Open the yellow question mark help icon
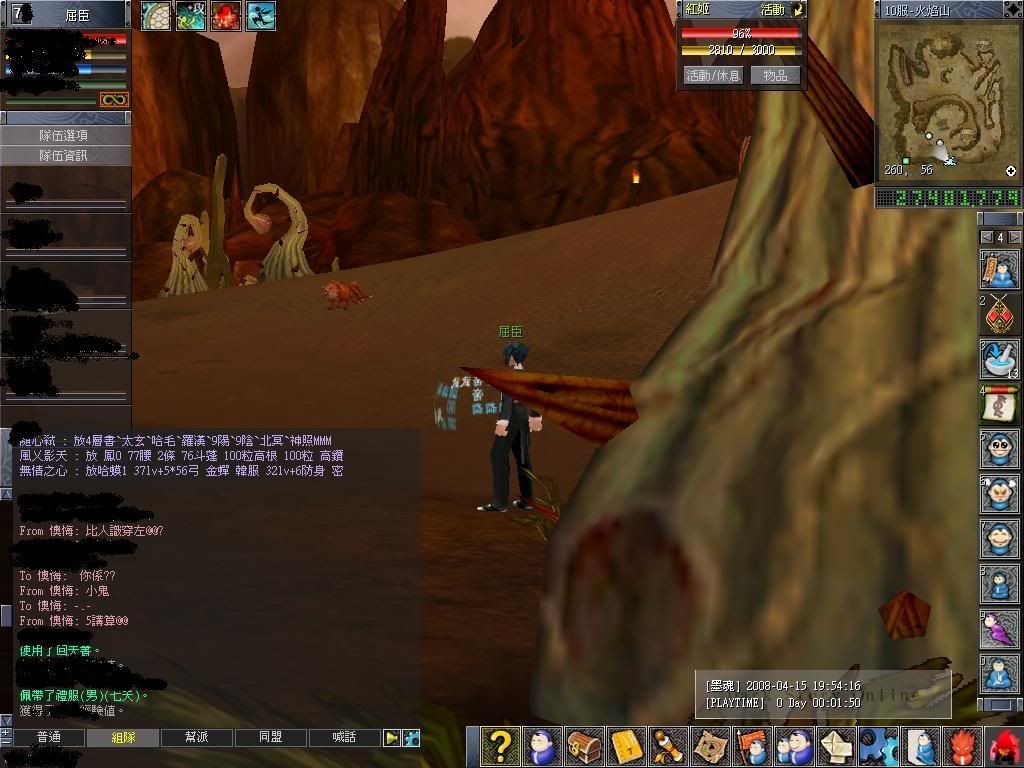 click(x=500, y=747)
